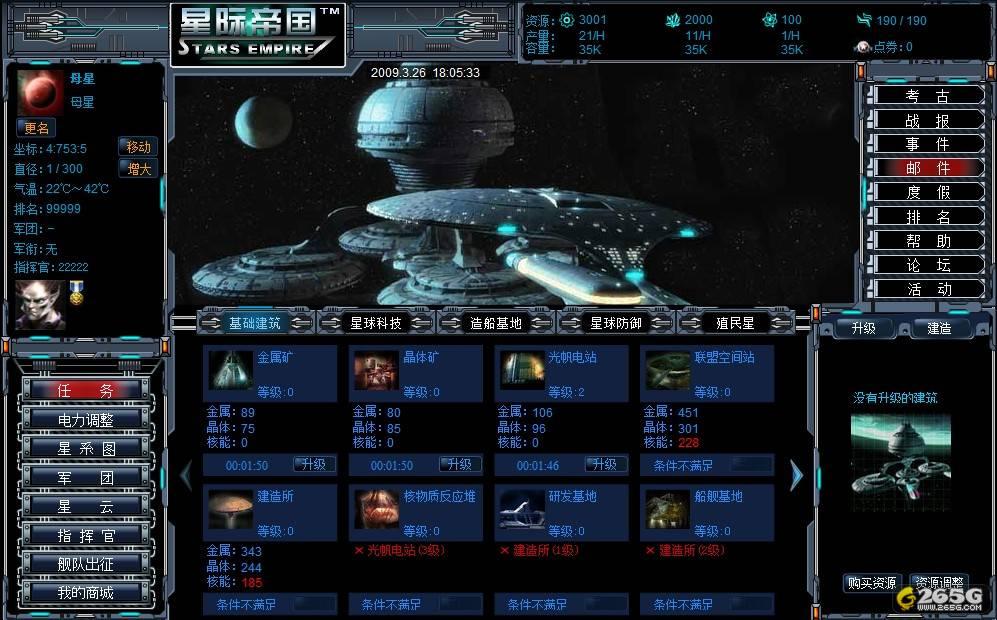Click the 增大 enlarge diameter button
This screenshot has width=997, height=620.
(138, 169)
